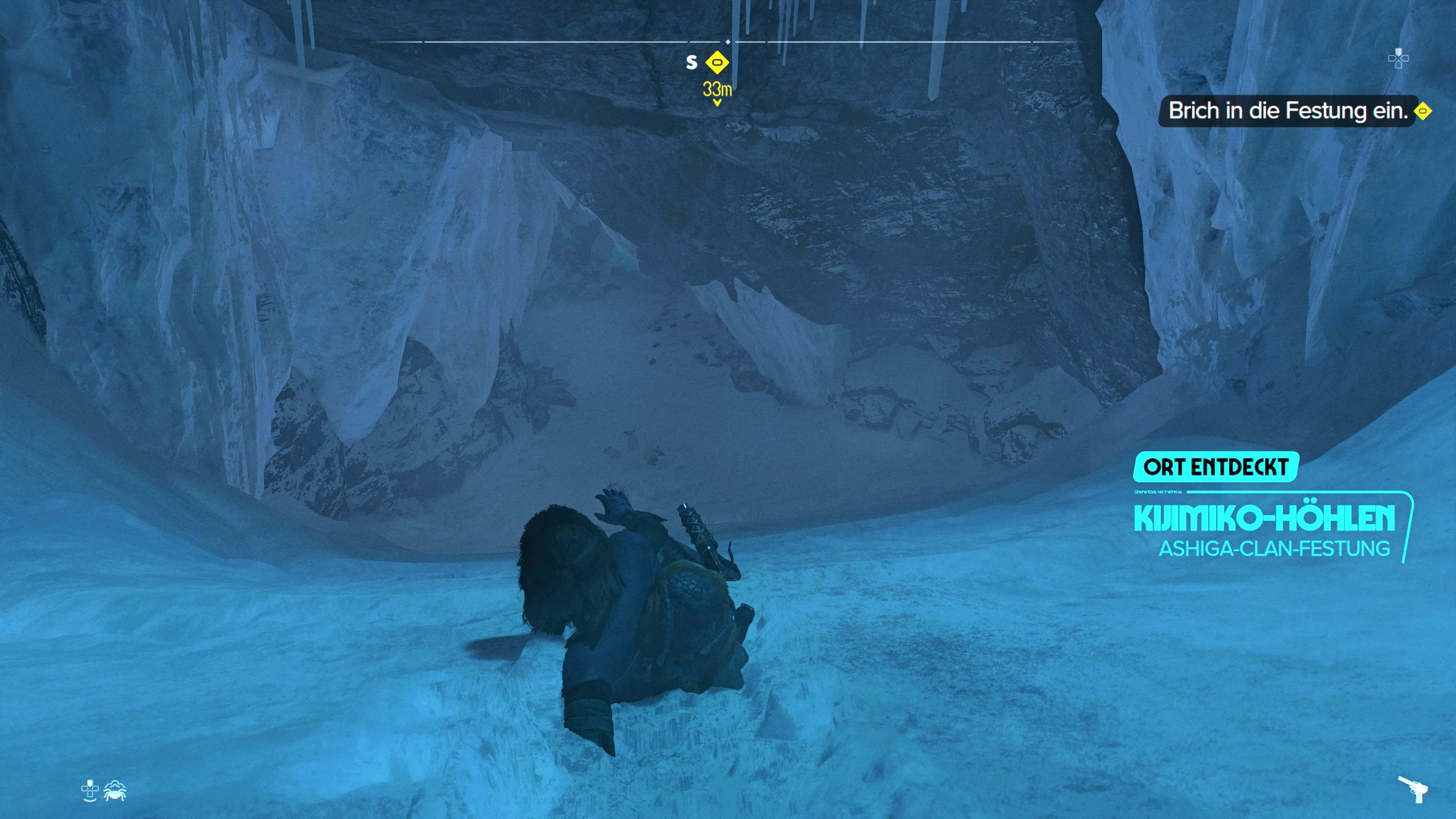Click the compass bar's south "S" indicator
The width and height of the screenshot is (1456, 819).
(x=691, y=62)
